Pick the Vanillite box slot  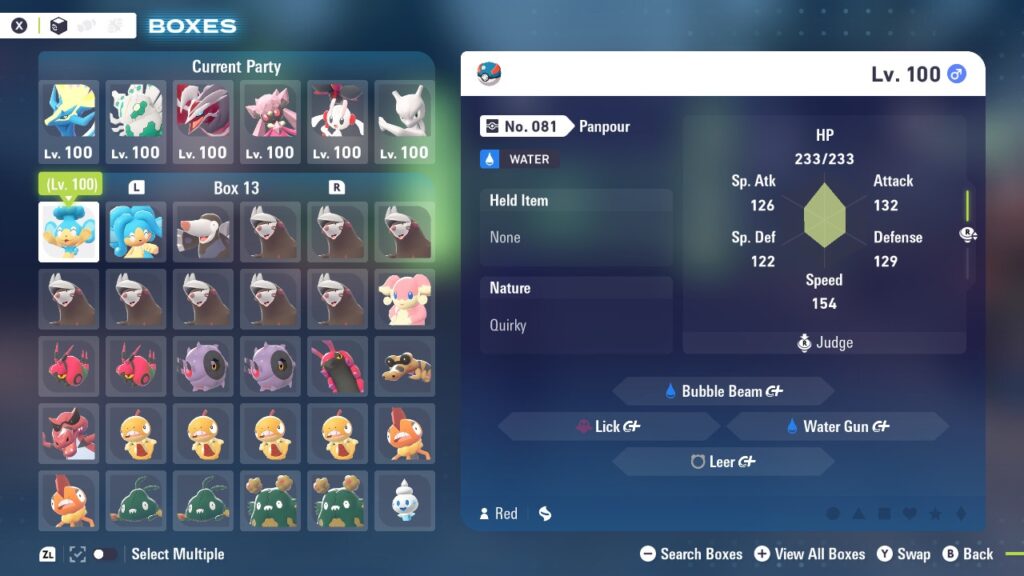[404, 499]
